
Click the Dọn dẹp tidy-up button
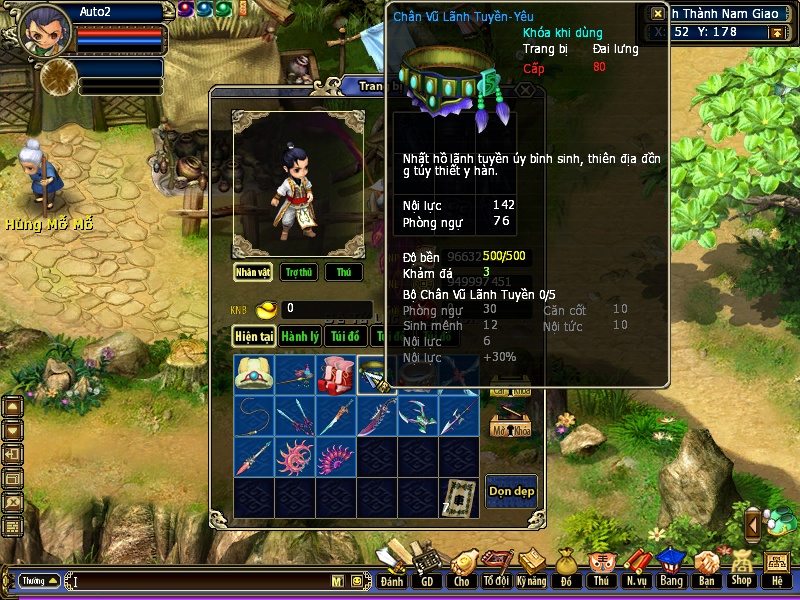pyautogui.click(x=511, y=491)
